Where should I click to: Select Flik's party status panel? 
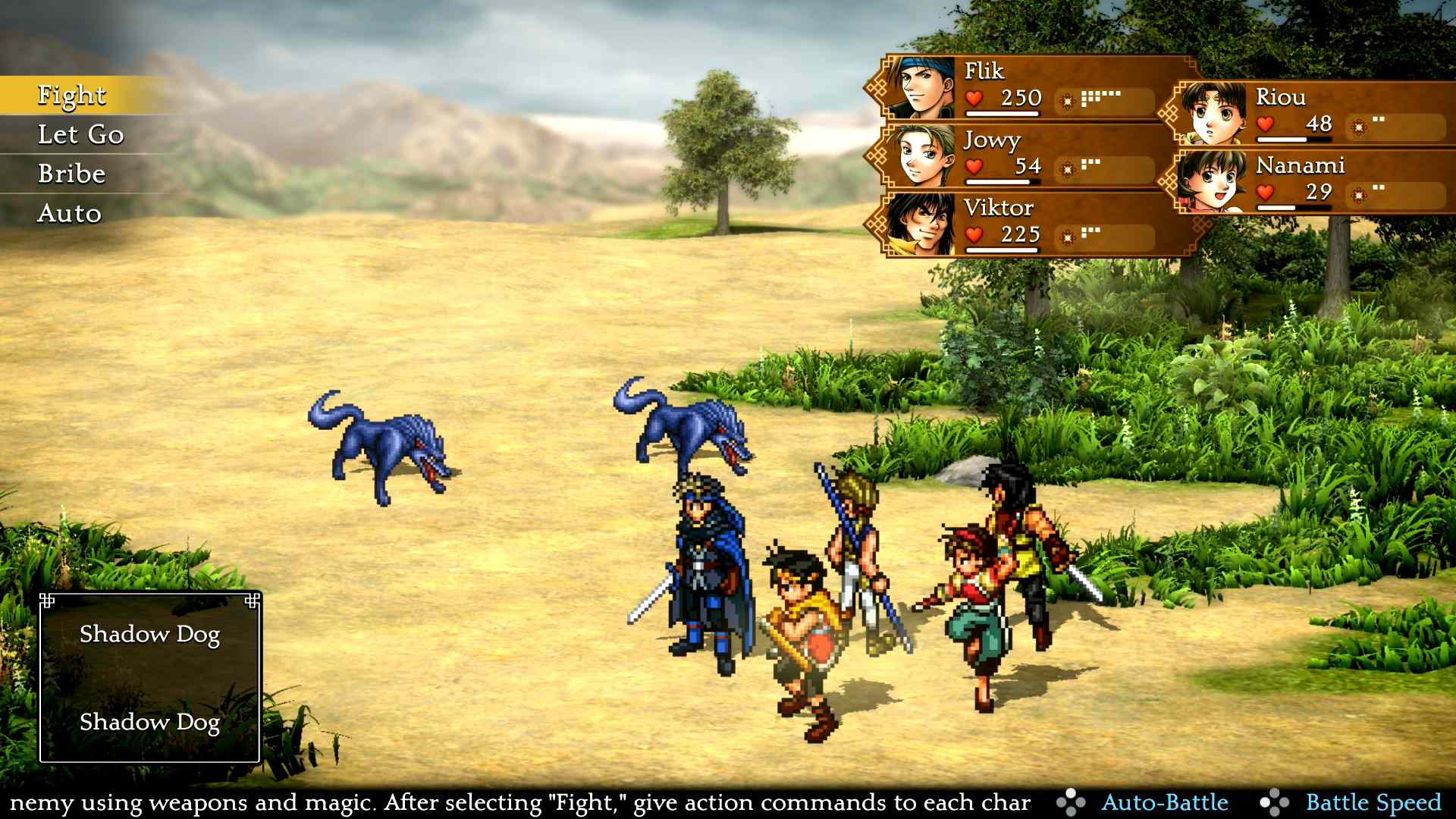[1024, 87]
